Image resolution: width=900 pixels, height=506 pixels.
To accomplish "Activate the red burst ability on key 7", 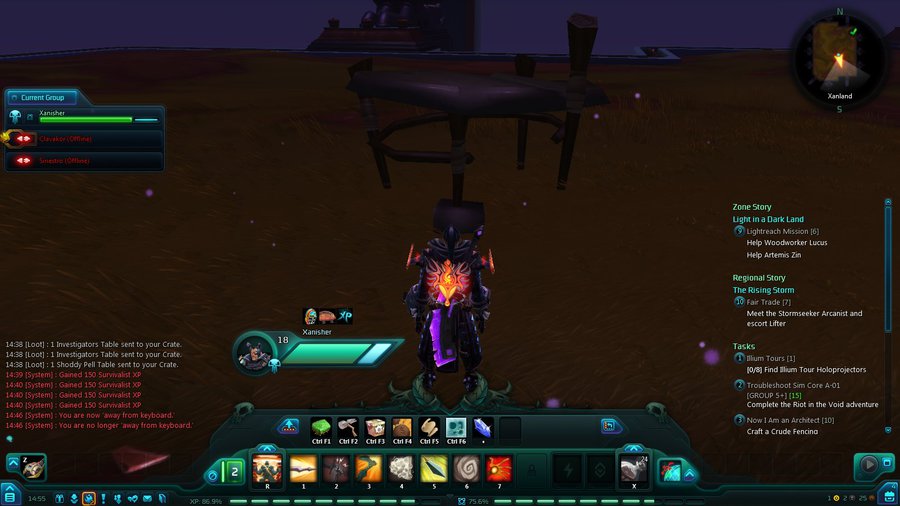I will pyautogui.click(x=499, y=468).
